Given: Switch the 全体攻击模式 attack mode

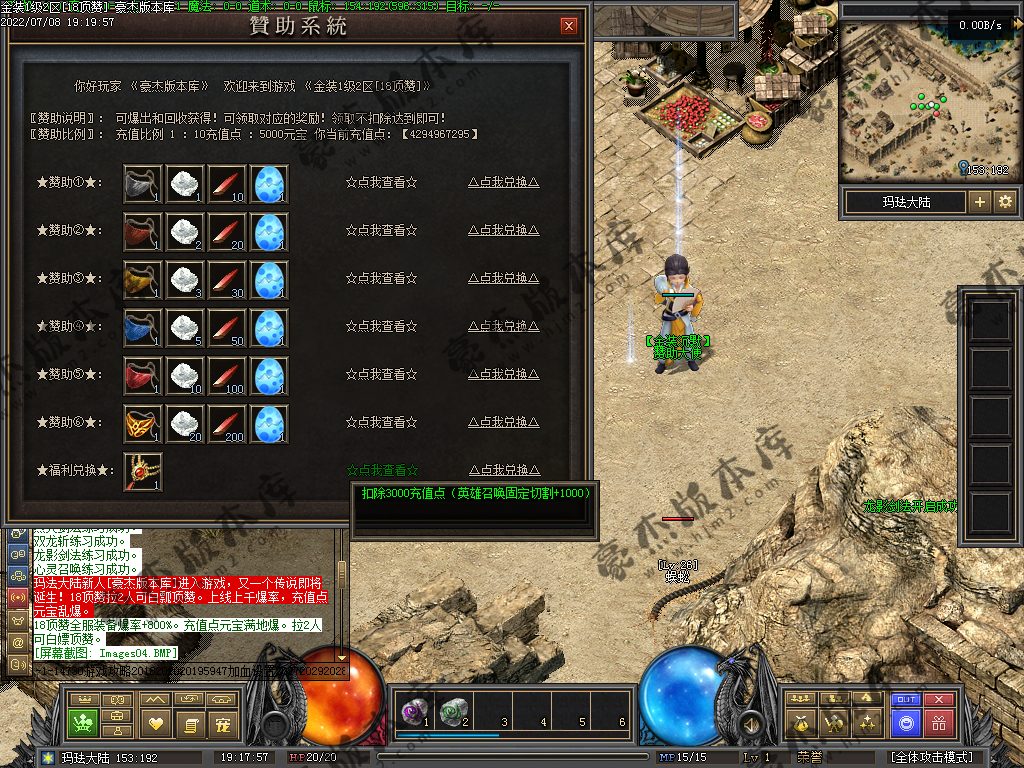Looking at the screenshot, I should [x=931, y=757].
